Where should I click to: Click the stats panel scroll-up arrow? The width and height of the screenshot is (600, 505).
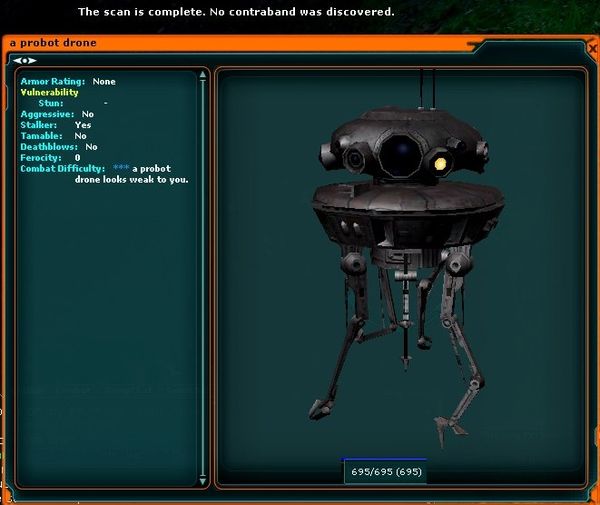[x=204, y=73]
